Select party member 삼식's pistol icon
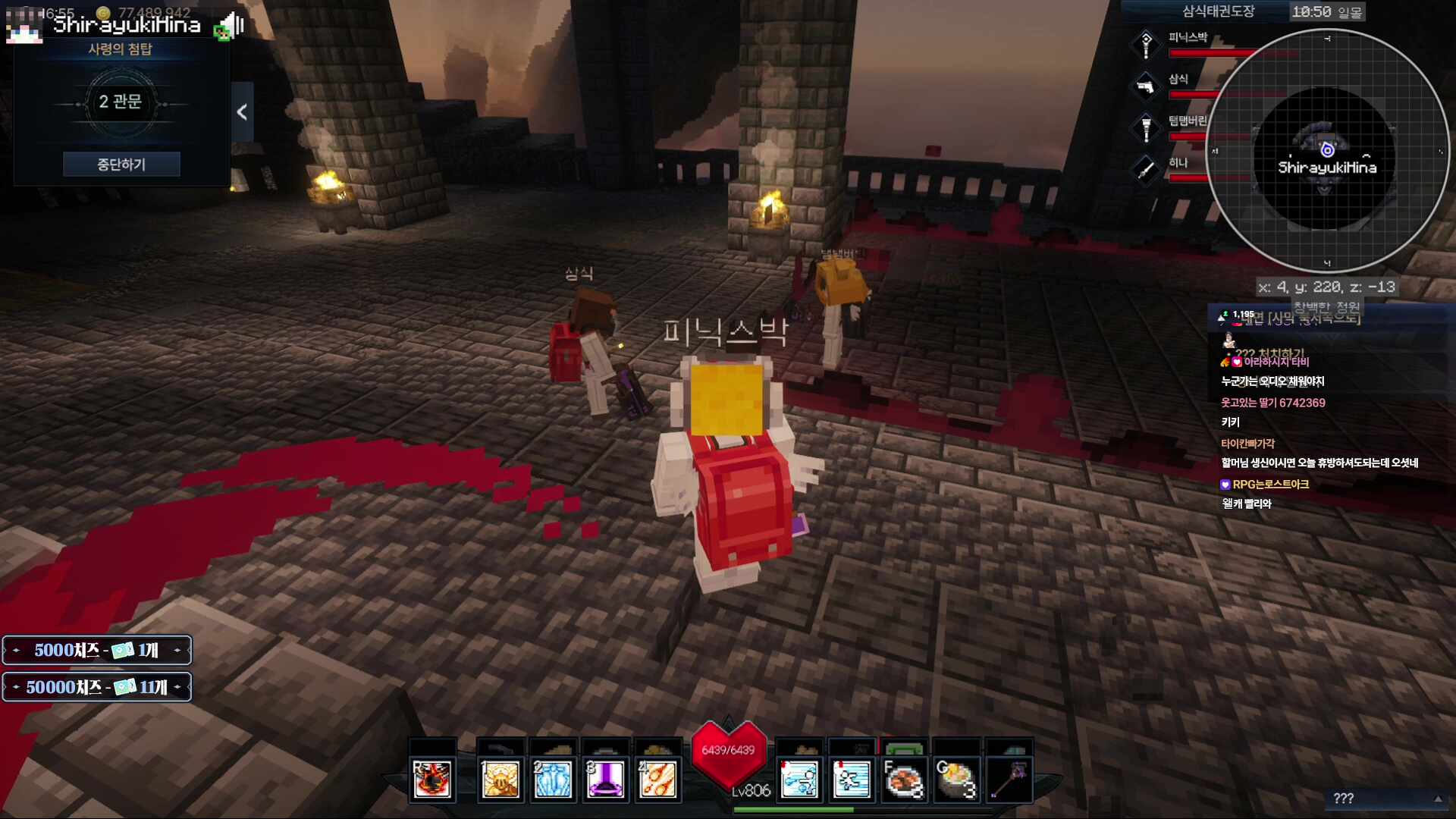Image resolution: width=1456 pixels, height=819 pixels. coord(1146,86)
